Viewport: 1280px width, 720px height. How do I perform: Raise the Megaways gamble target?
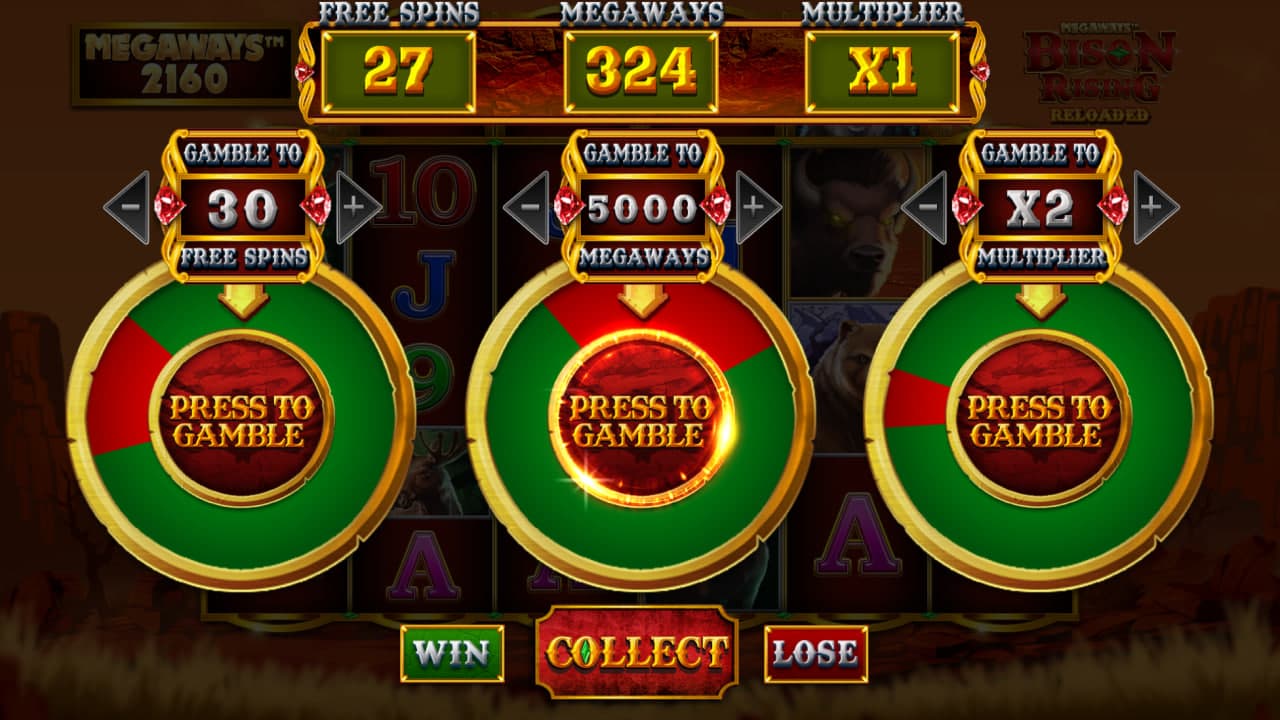757,207
